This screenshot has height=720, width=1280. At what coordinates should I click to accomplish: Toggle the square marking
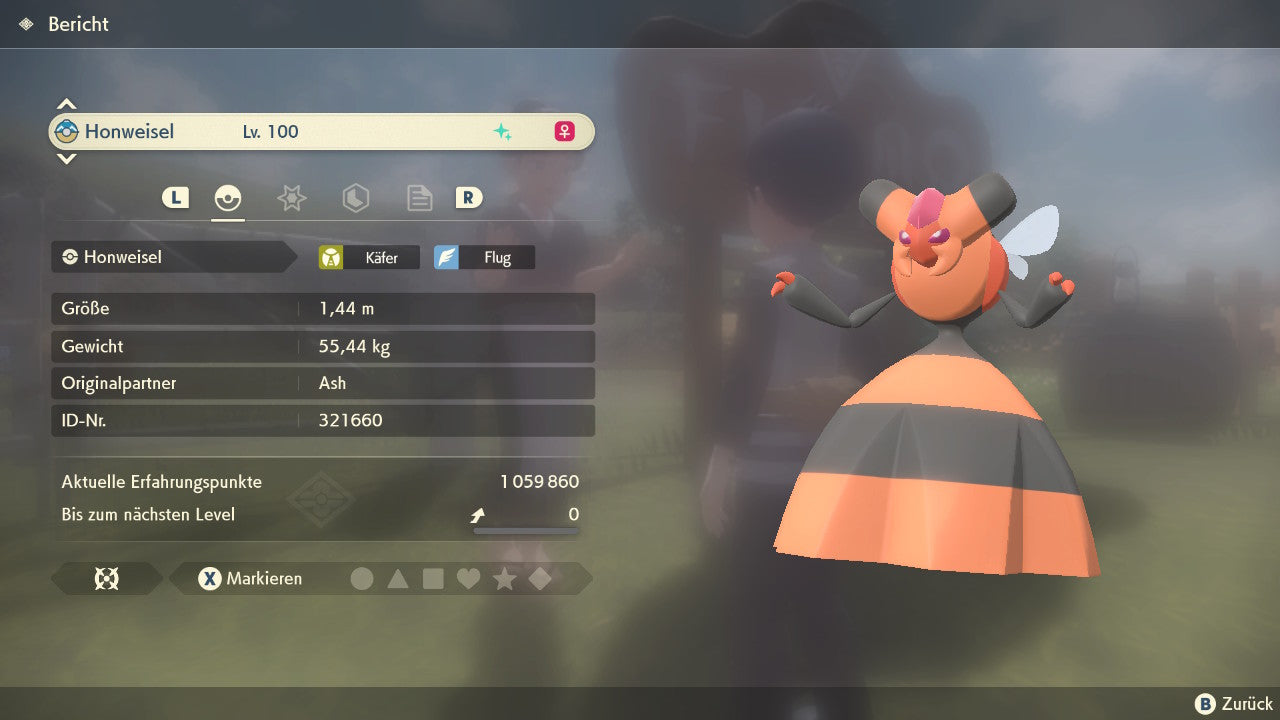433,578
